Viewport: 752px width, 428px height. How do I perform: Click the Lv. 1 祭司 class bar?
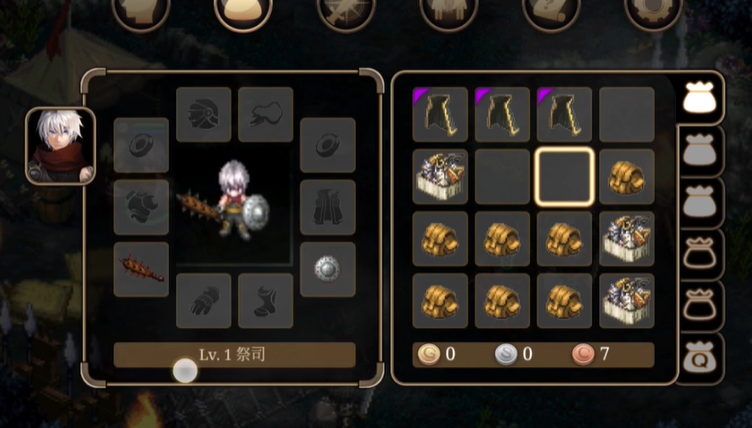(234, 355)
